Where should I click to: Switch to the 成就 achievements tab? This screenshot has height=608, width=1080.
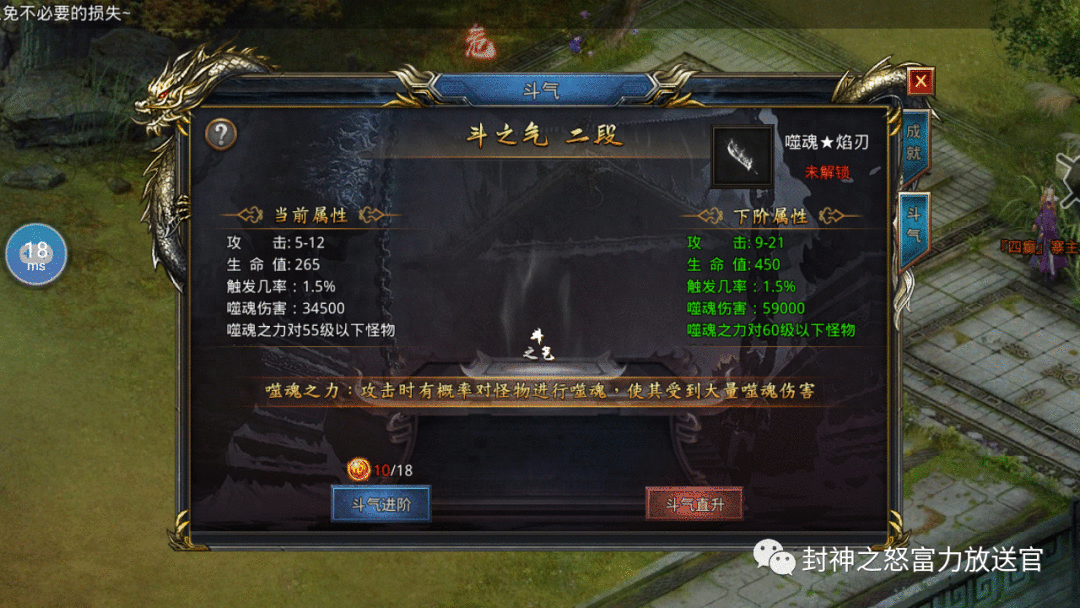click(914, 145)
